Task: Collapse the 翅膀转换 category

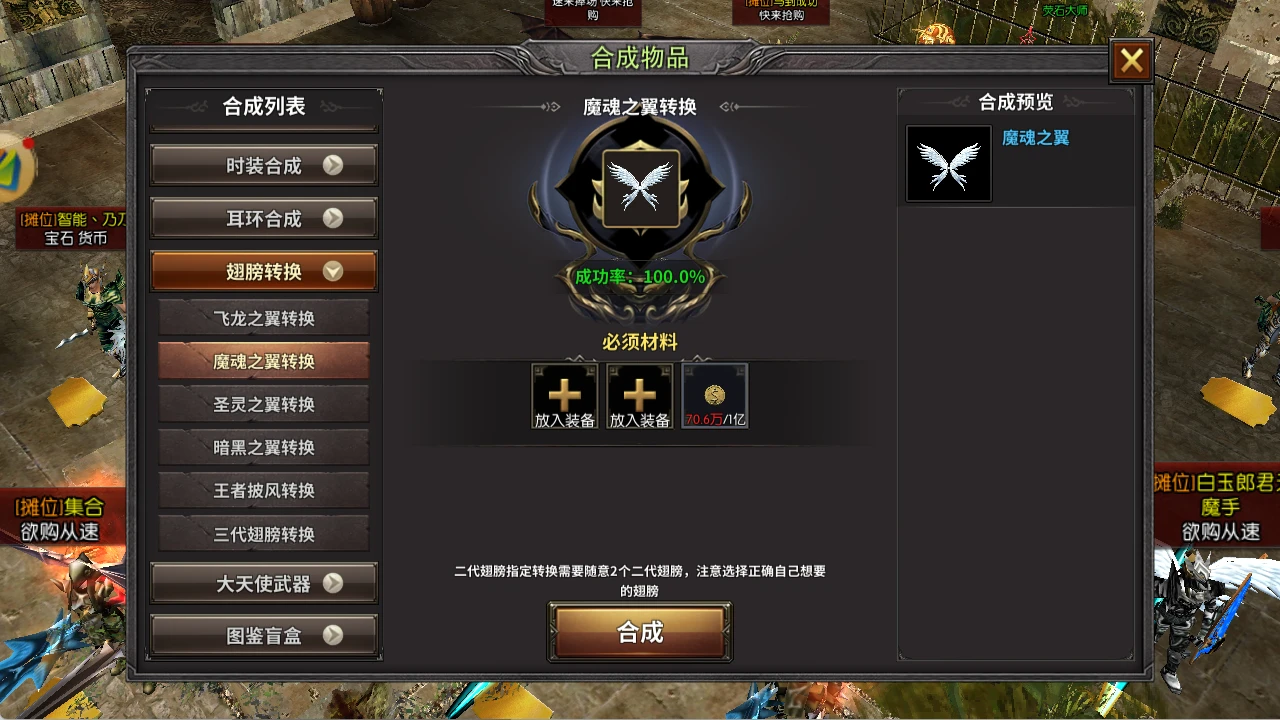Action: click(263, 270)
